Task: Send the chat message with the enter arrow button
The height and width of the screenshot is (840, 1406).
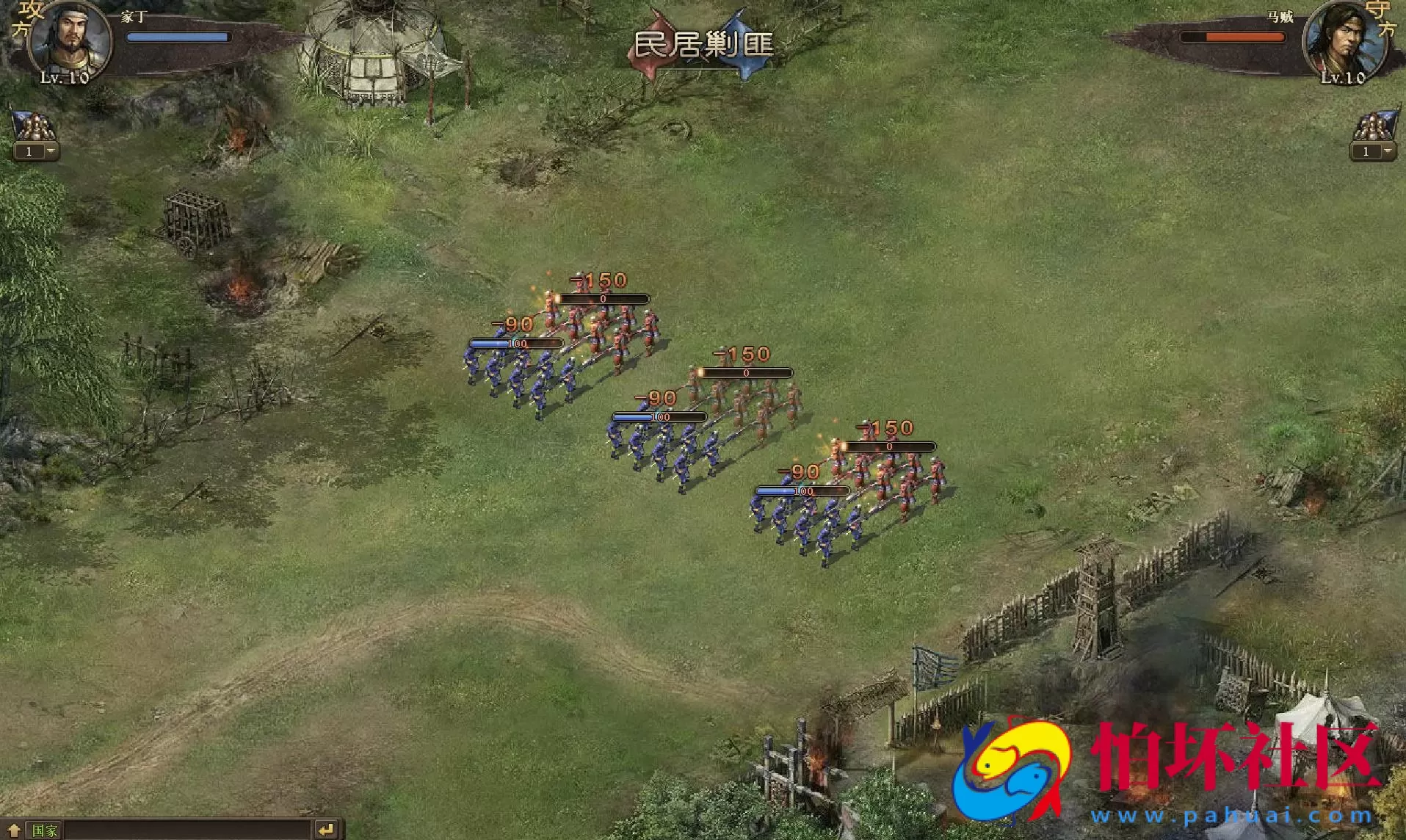Action: 326,830
